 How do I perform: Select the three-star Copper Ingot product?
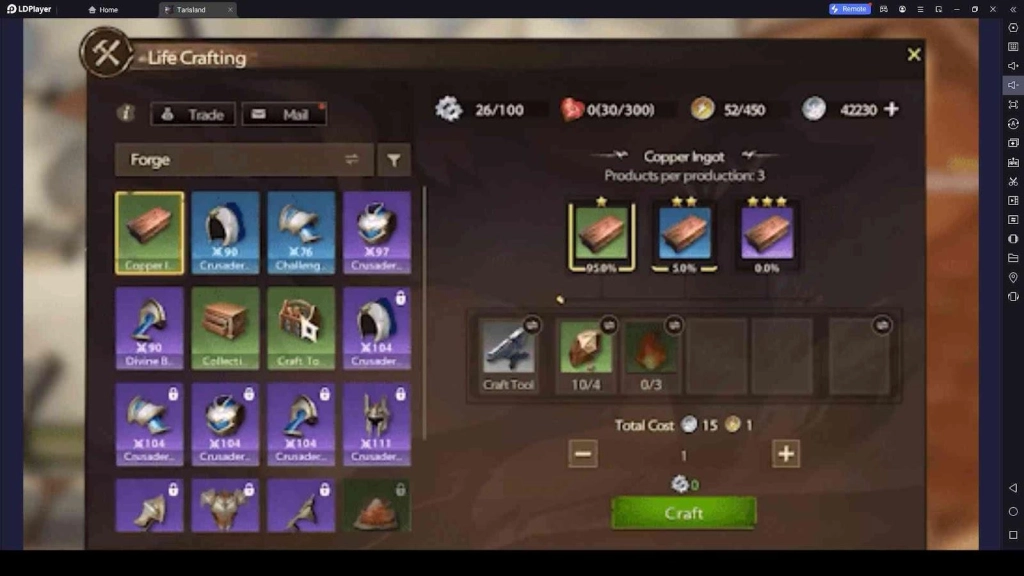(x=765, y=236)
